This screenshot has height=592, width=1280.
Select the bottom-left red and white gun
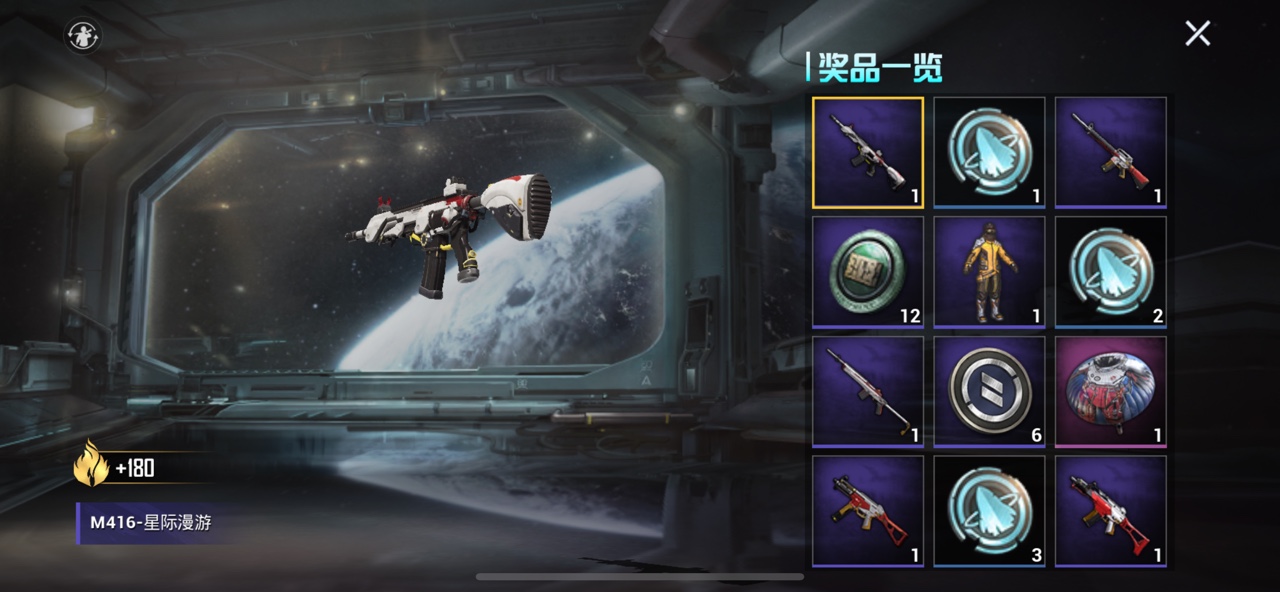868,511
